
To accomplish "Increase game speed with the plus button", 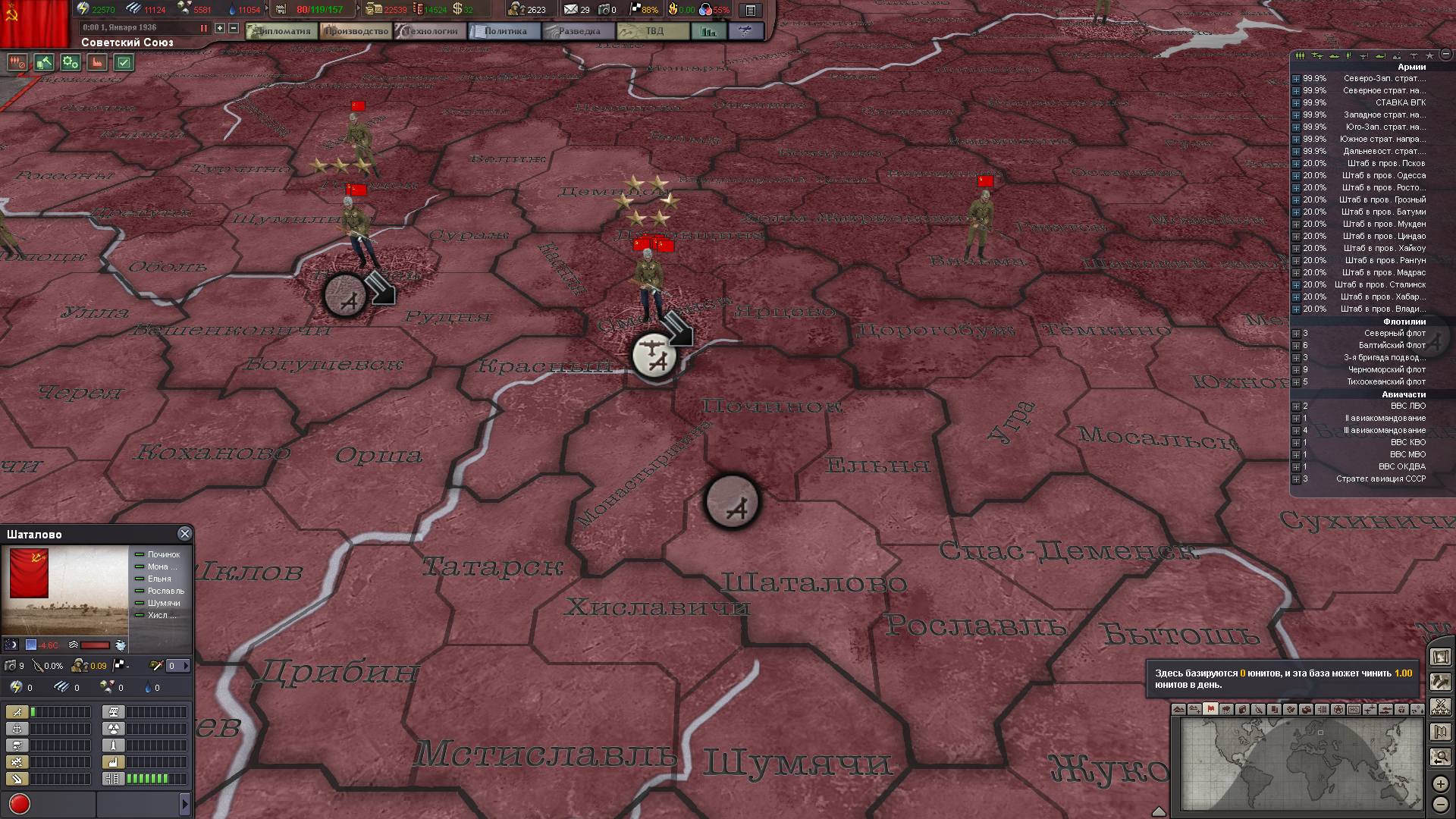I will [220, 28].
